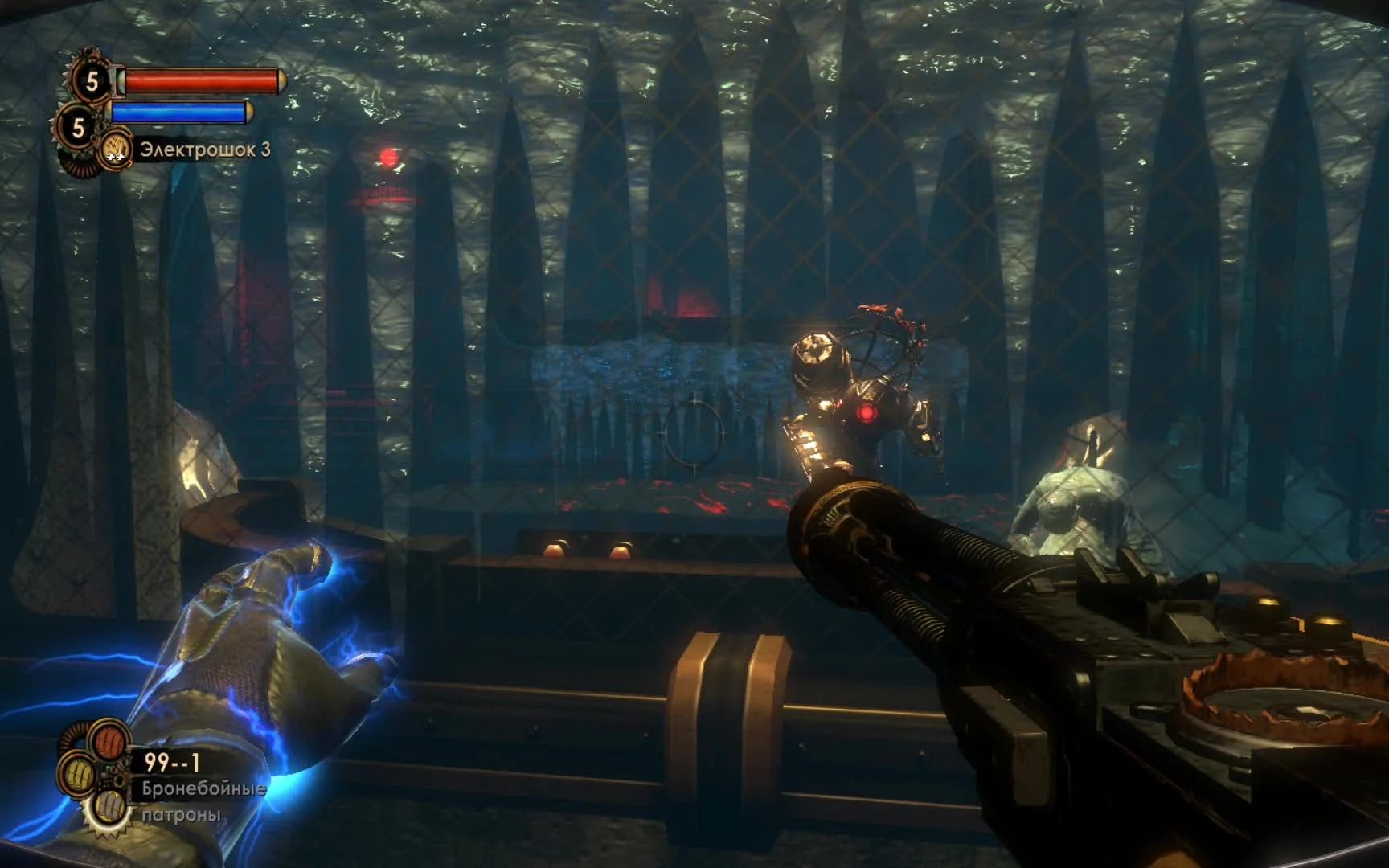Select the Электрошок 3 plasmid icon
The width and height of the screenshot is (1389, 868).
pos(117,147)
